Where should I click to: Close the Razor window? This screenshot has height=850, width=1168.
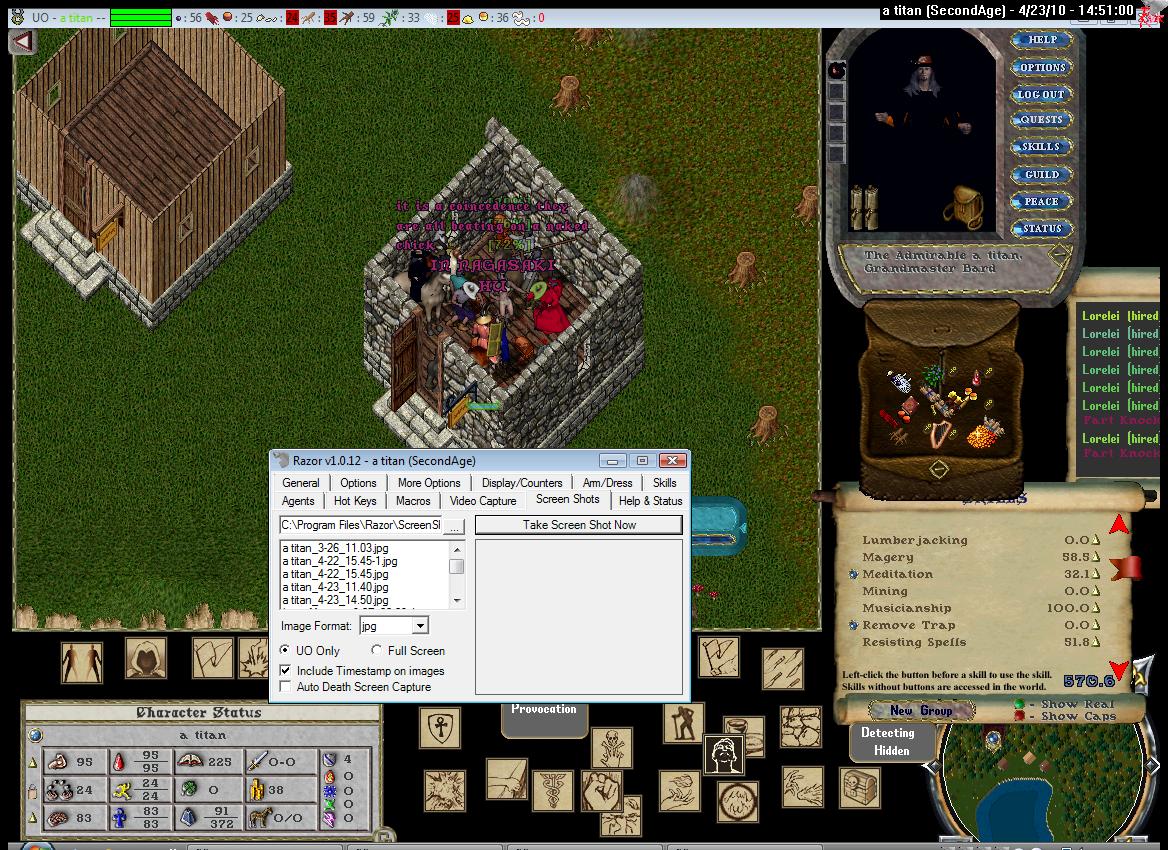coord(673,461)
